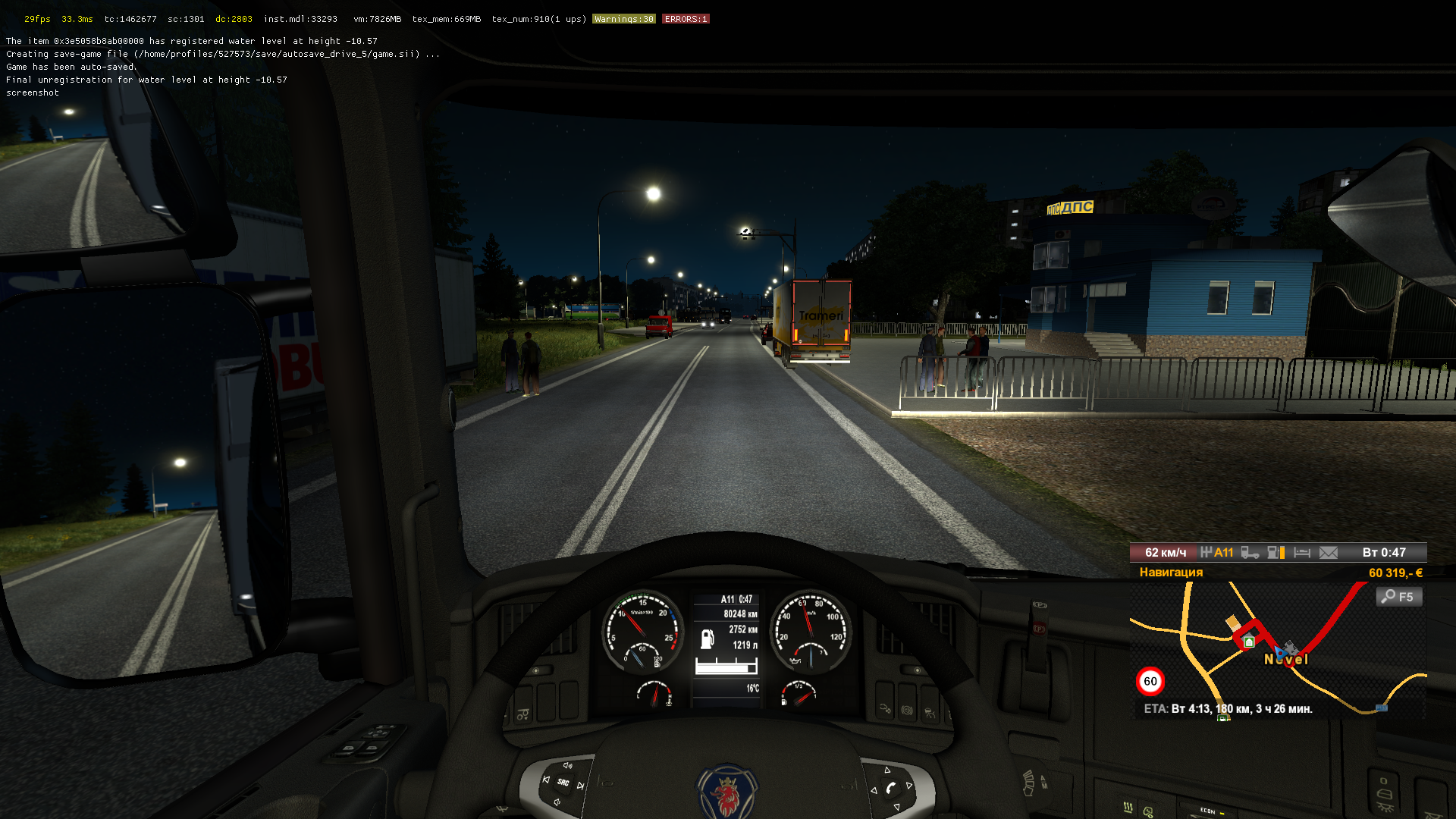Screen dimensions: 1456x819
Task: Select the Навигация advisor tab label
Action: pos(1171,573)
